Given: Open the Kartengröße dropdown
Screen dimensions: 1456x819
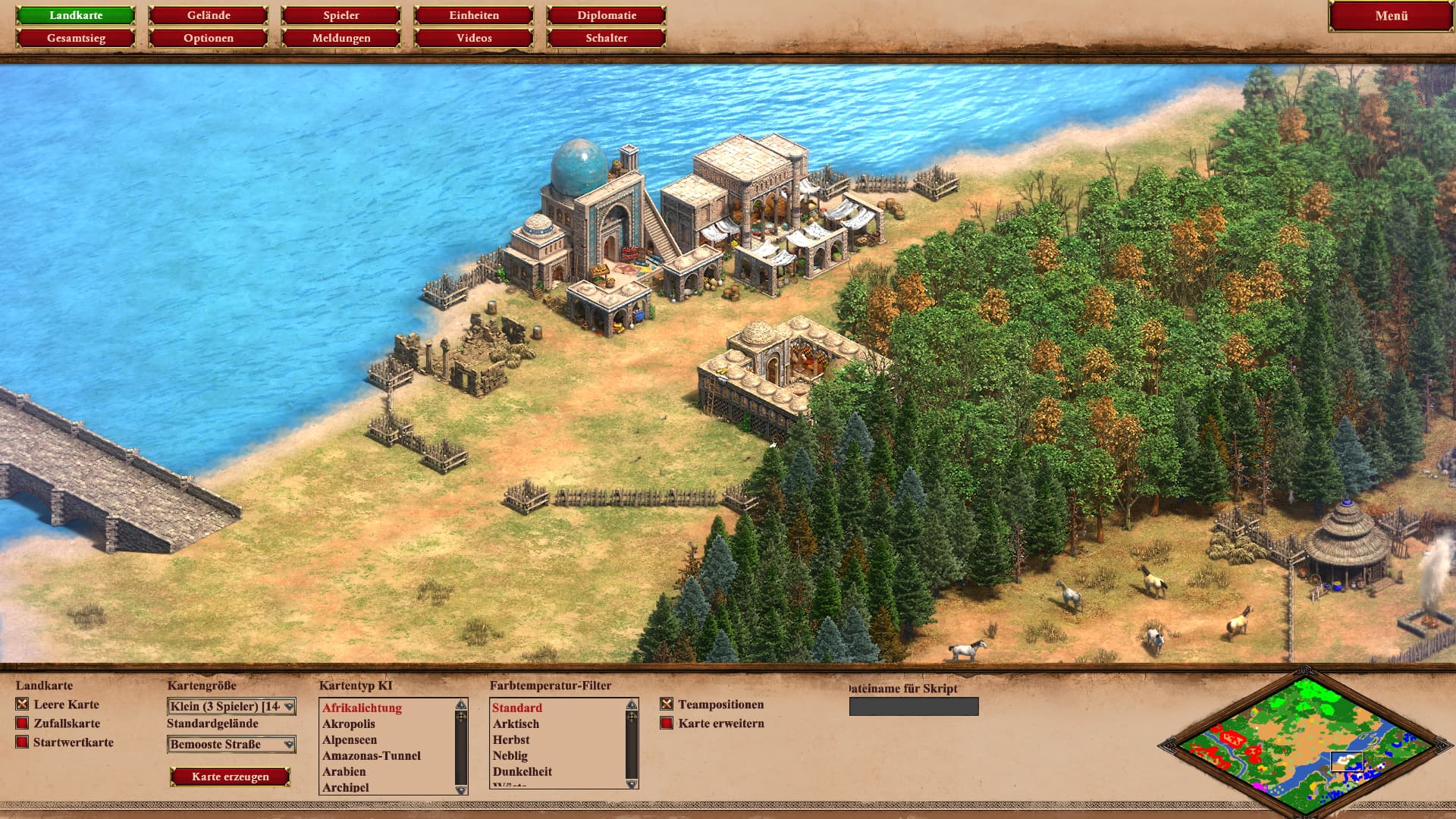Looking at the screenshot, I should [231, 707].
